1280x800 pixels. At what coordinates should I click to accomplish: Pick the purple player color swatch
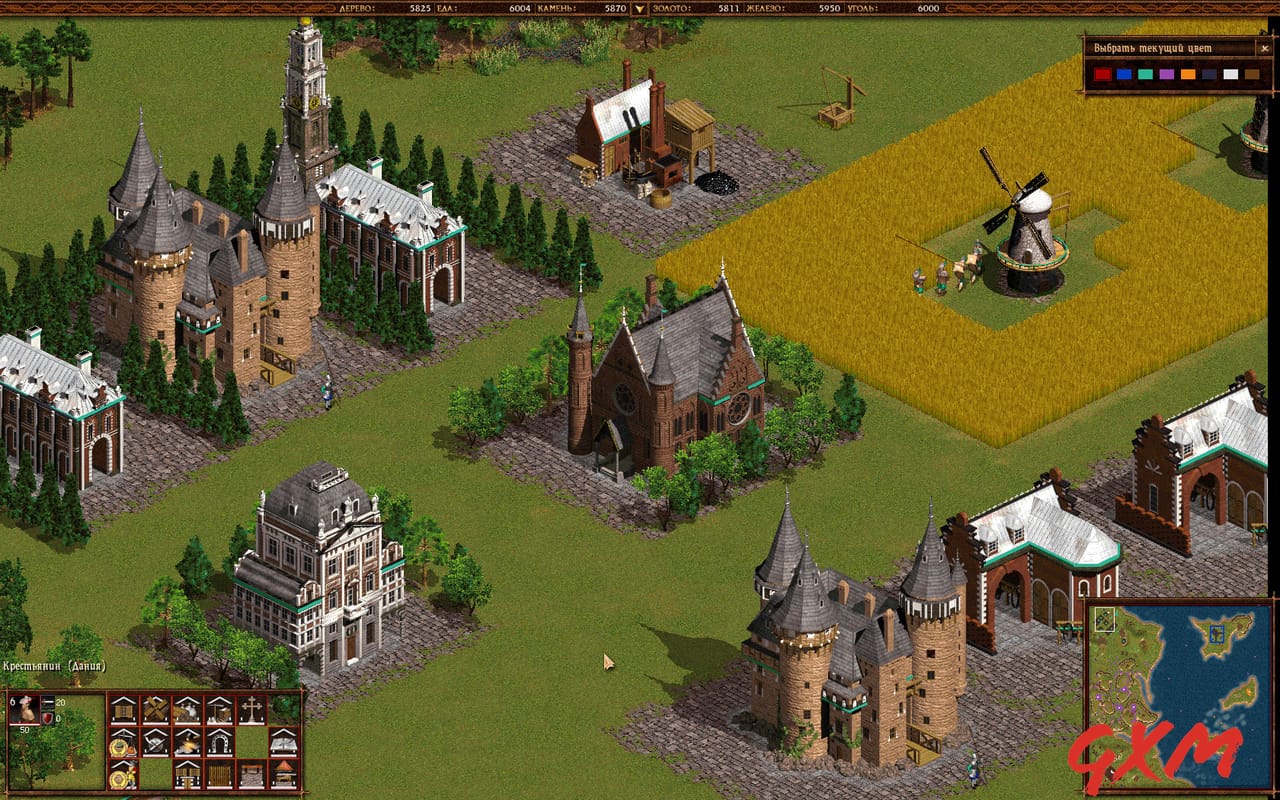(x=1167, y=74)
